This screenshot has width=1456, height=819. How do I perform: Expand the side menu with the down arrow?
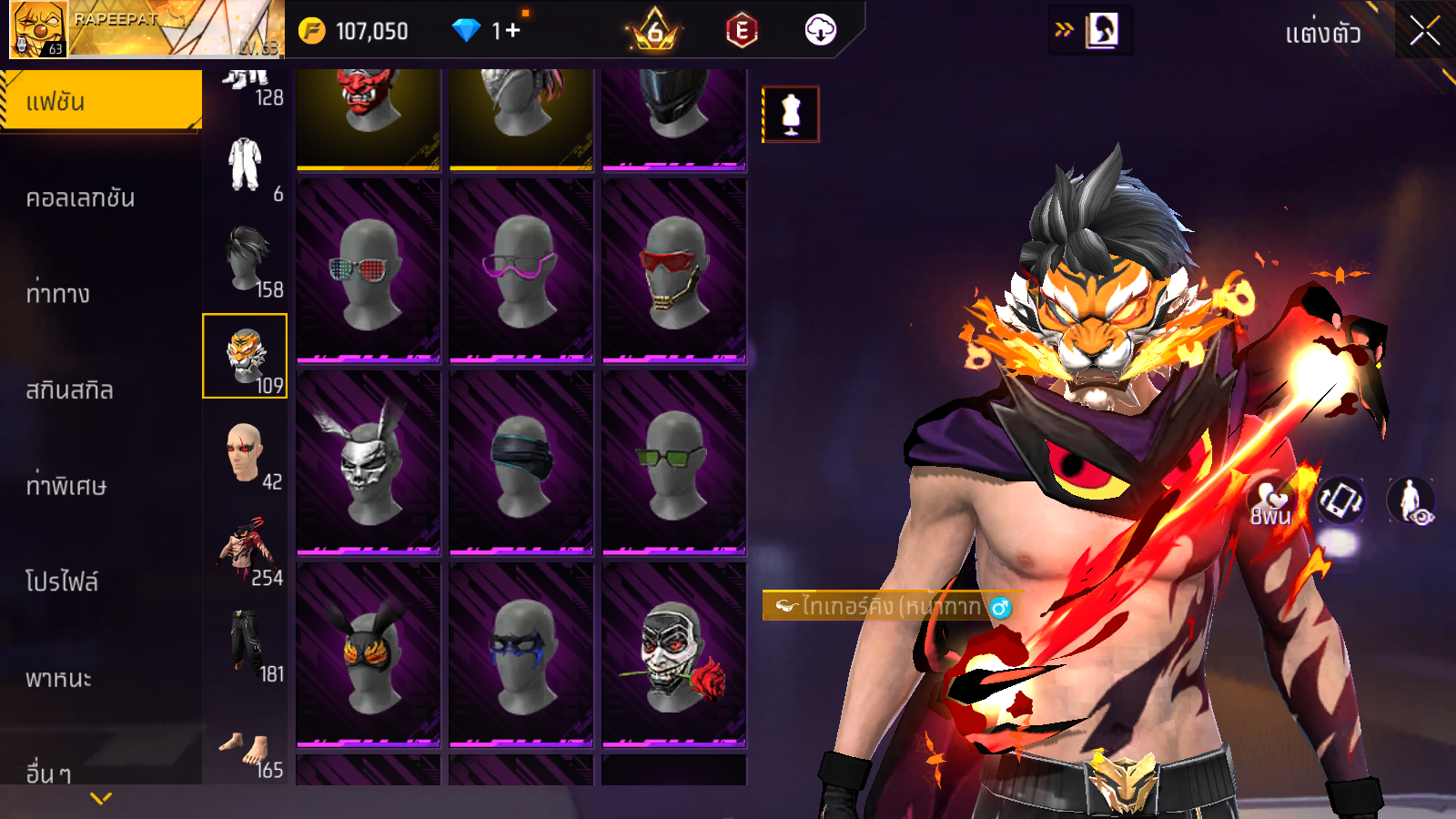[101, 798]
